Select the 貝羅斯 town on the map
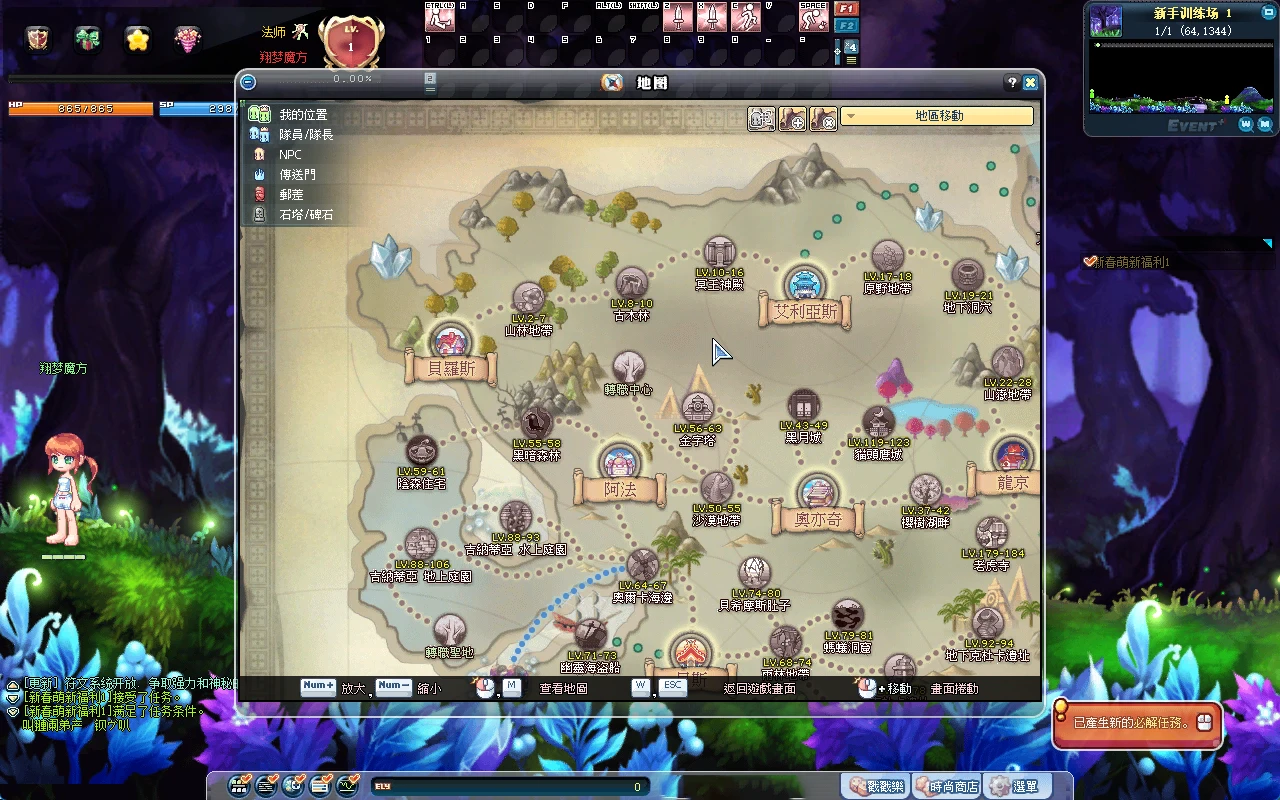Screen dimensions: 1280x800 pos(451,344)
